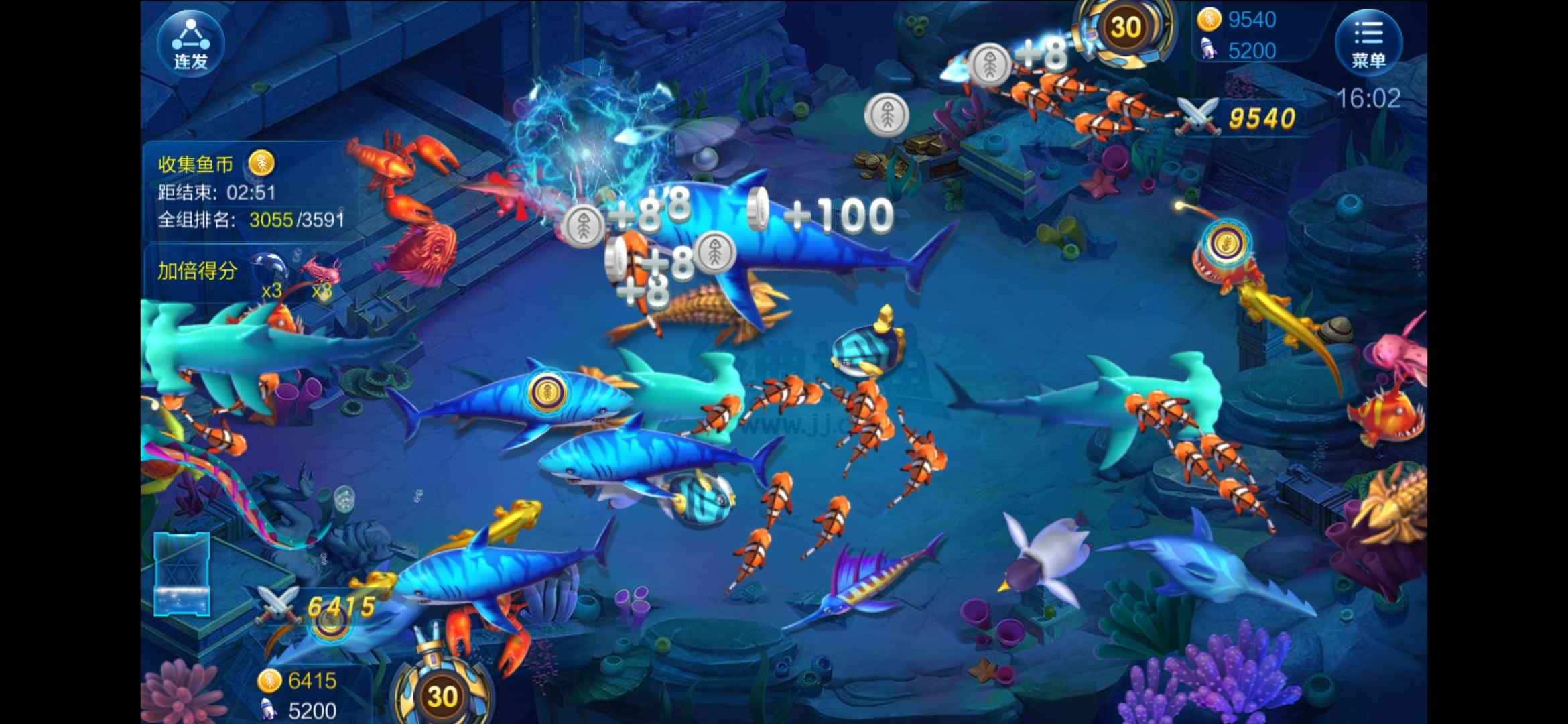Toggle the 连发 auto-fire button

(191, 43)
